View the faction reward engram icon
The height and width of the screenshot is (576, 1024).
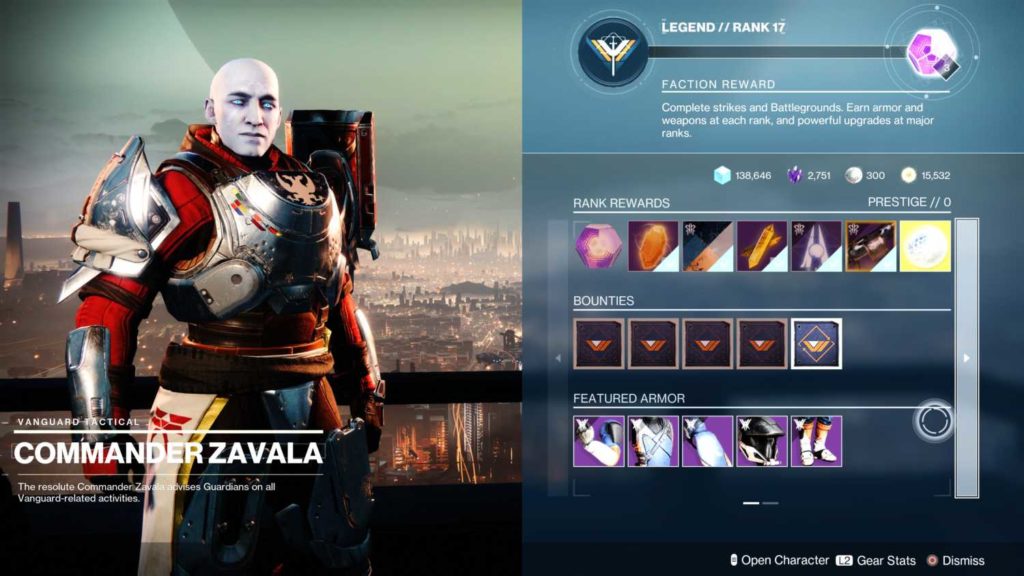tap(927, 52)
